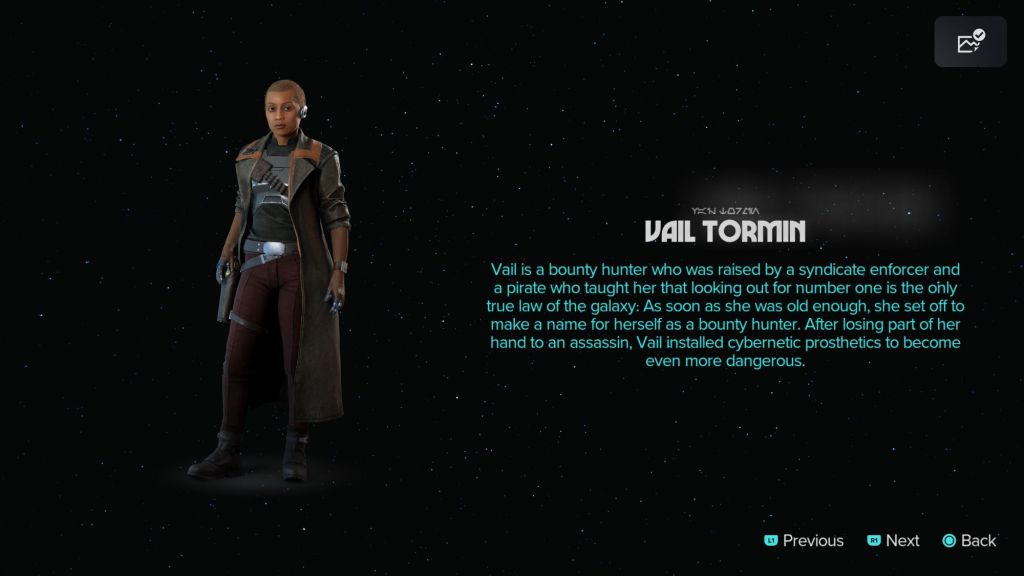Open the screenshot capture overlay icon
The image size is (1024, 576).
coord(970,42)
